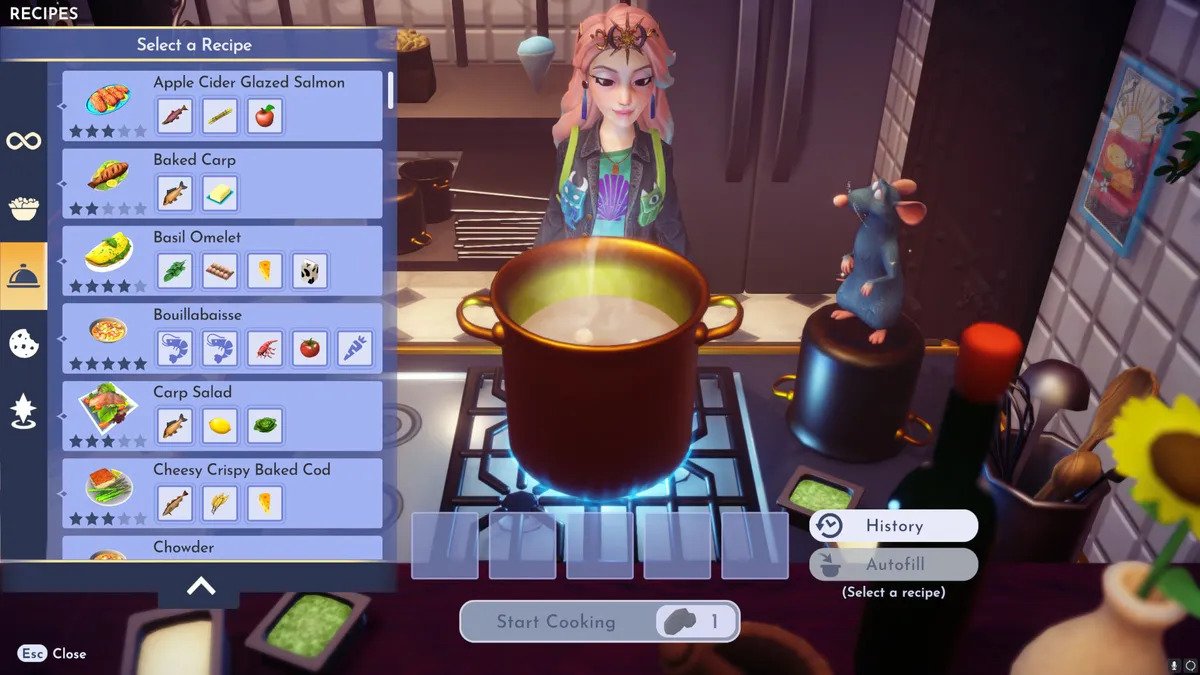Click the apple ingredient in Glazed Salmon
The image size is (1200, 675).
coord(265,115)
